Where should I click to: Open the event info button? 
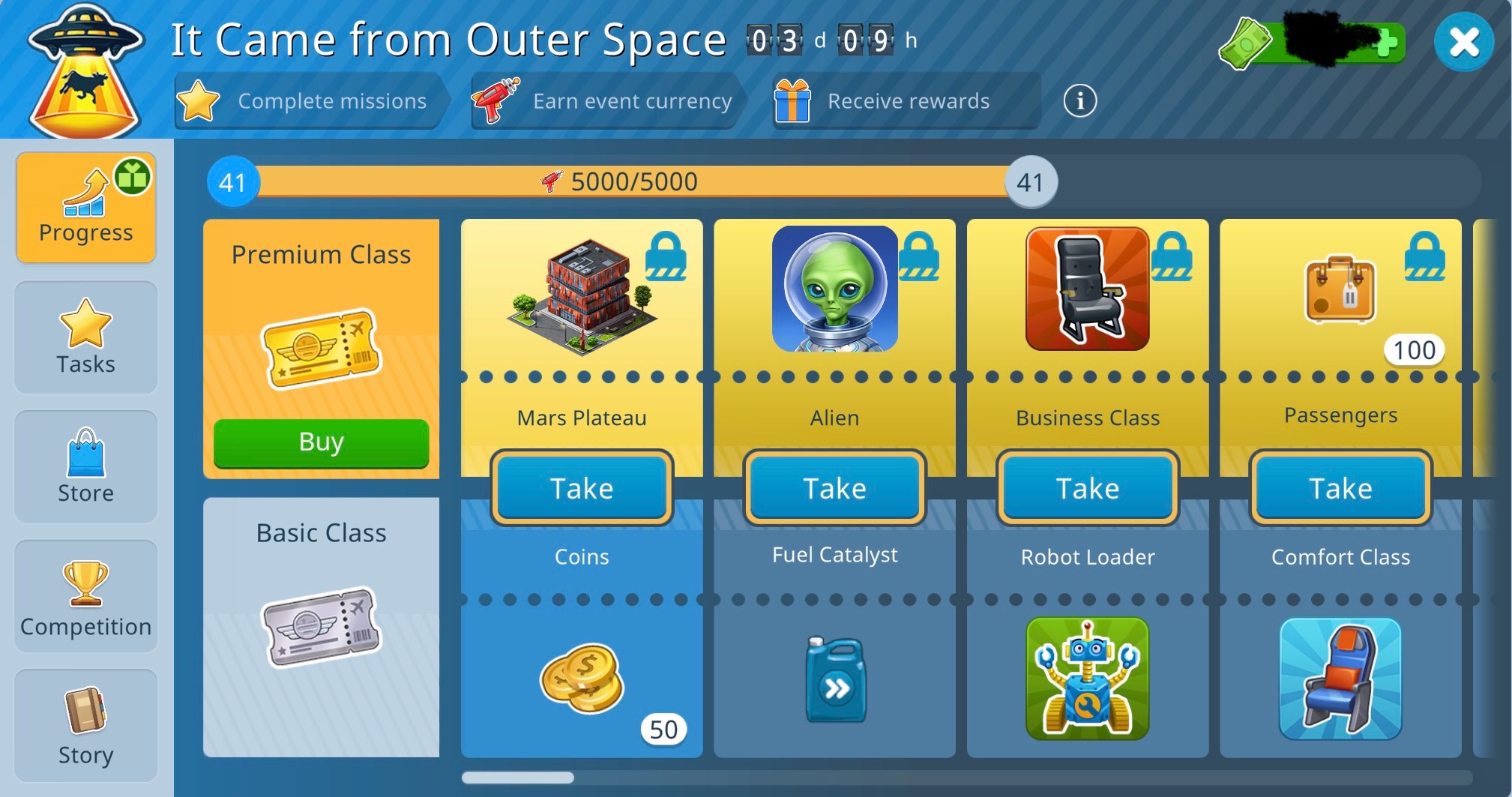[x=1079, y=100]
